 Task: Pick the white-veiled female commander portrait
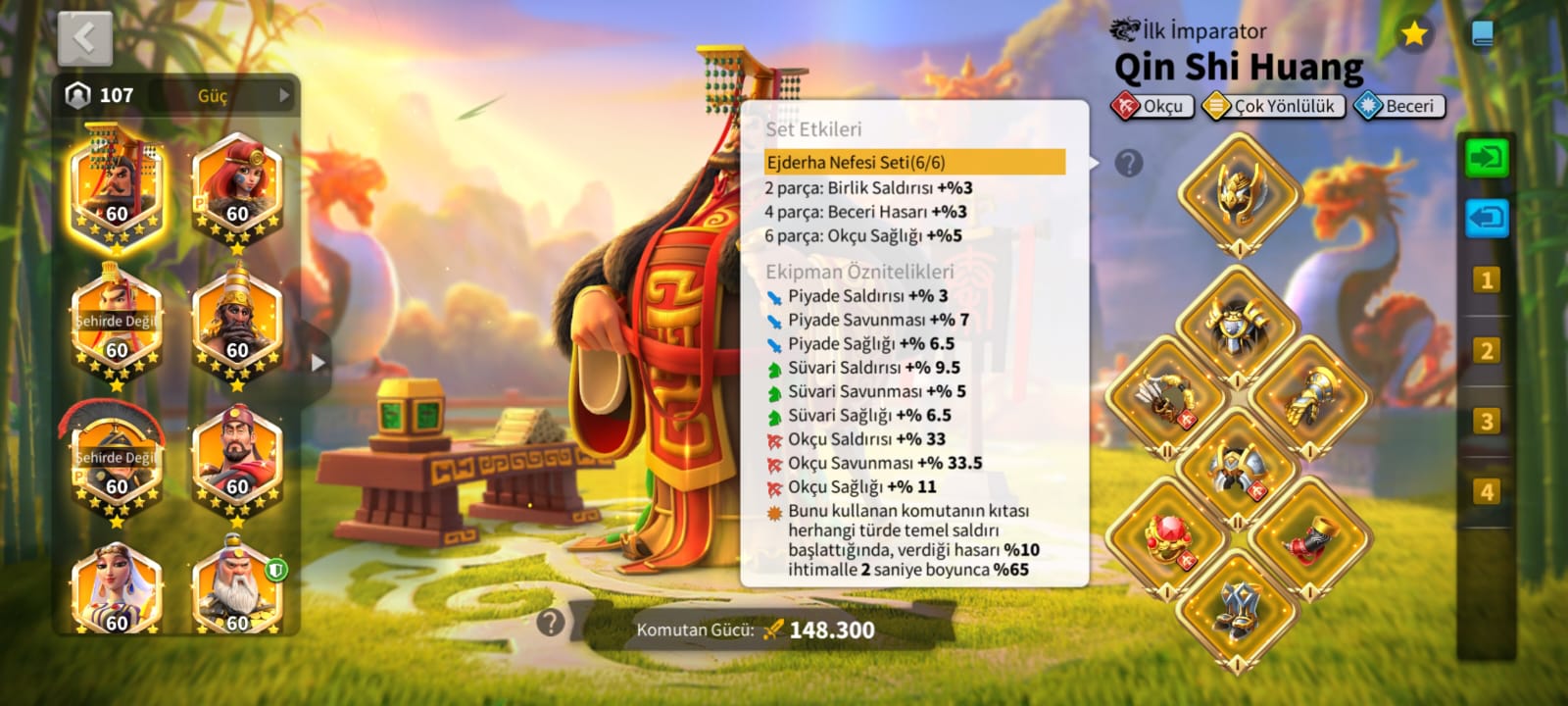117,588
